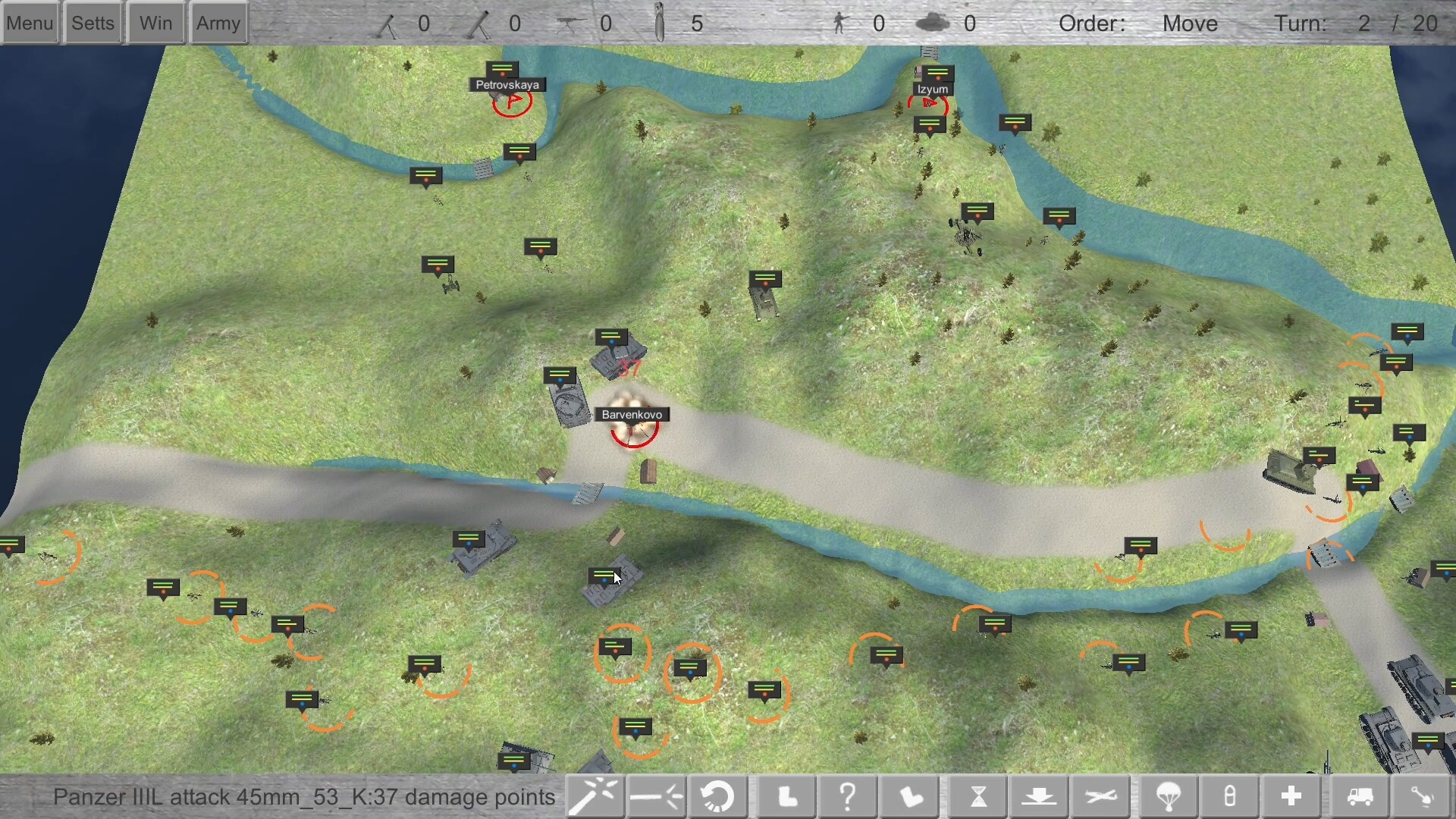Select the ammunition bullet icon

click(1229, 796)
